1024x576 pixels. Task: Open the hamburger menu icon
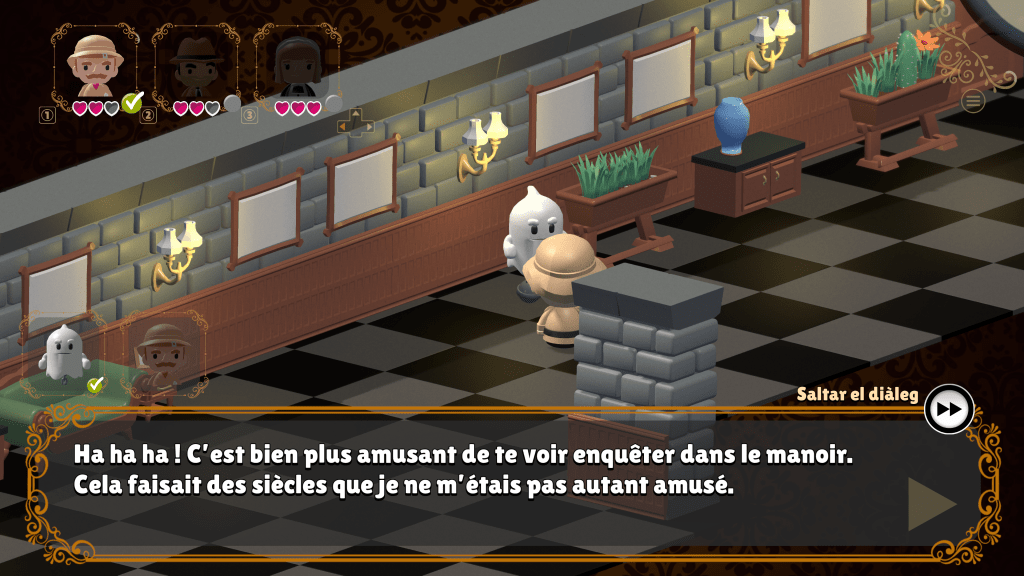[973, 101]
